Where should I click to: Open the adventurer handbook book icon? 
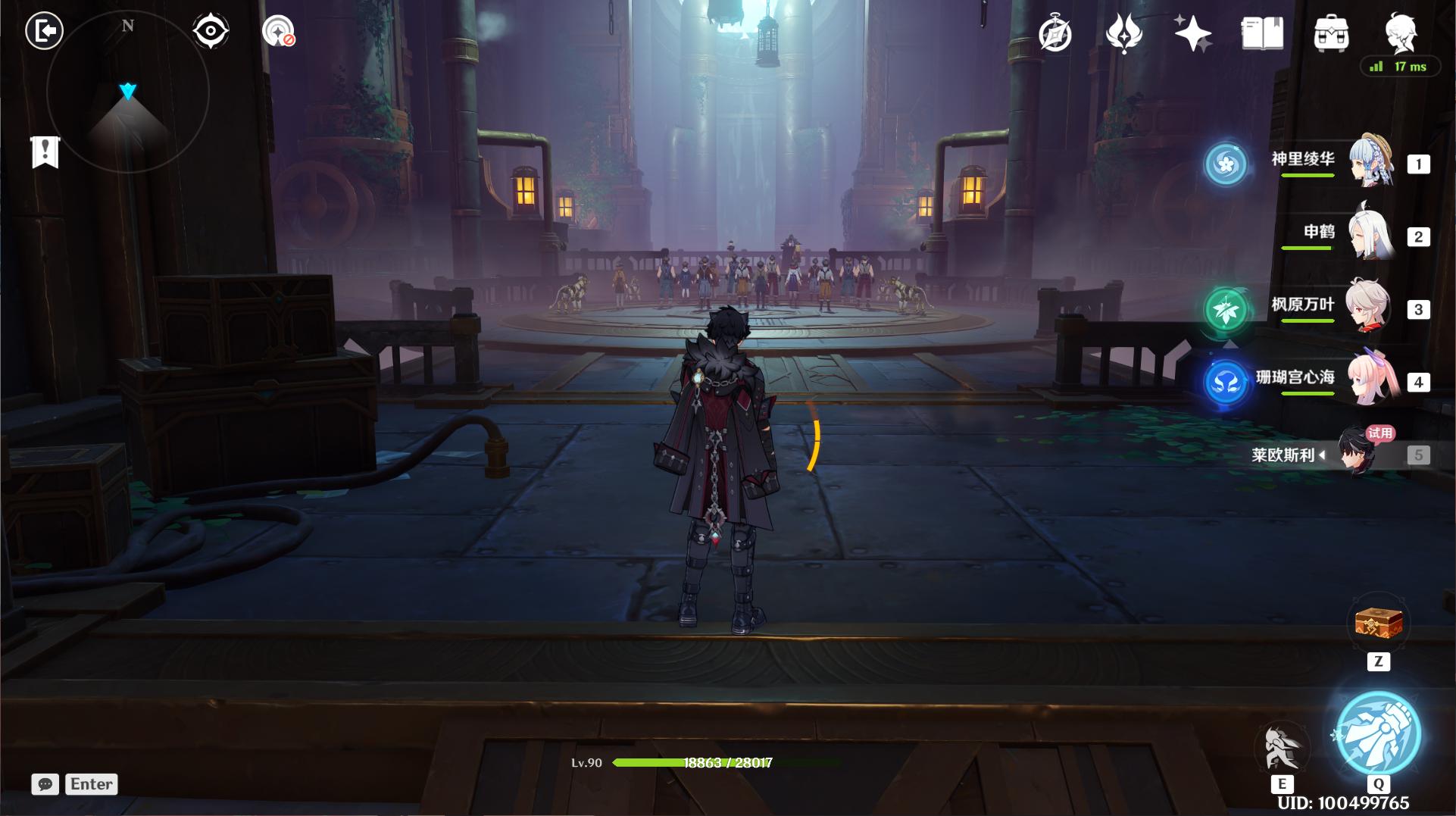coord(1262,34)
